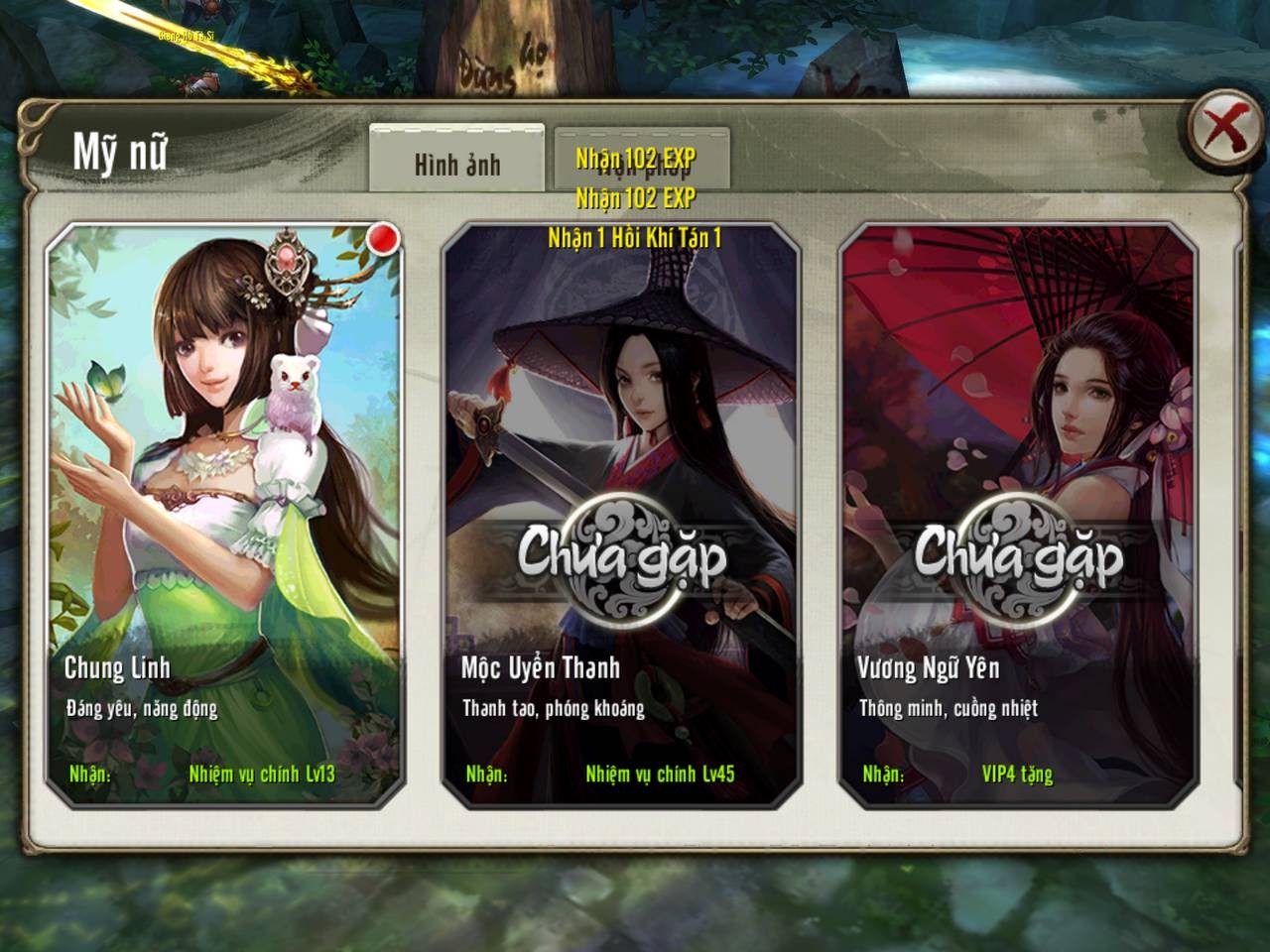Click the Nhiệm vụ chính Lv13 requirement link
Image resolution: width=1270 pixels, height=952 pixels.
pyautogui.click(x=263, y=777)
